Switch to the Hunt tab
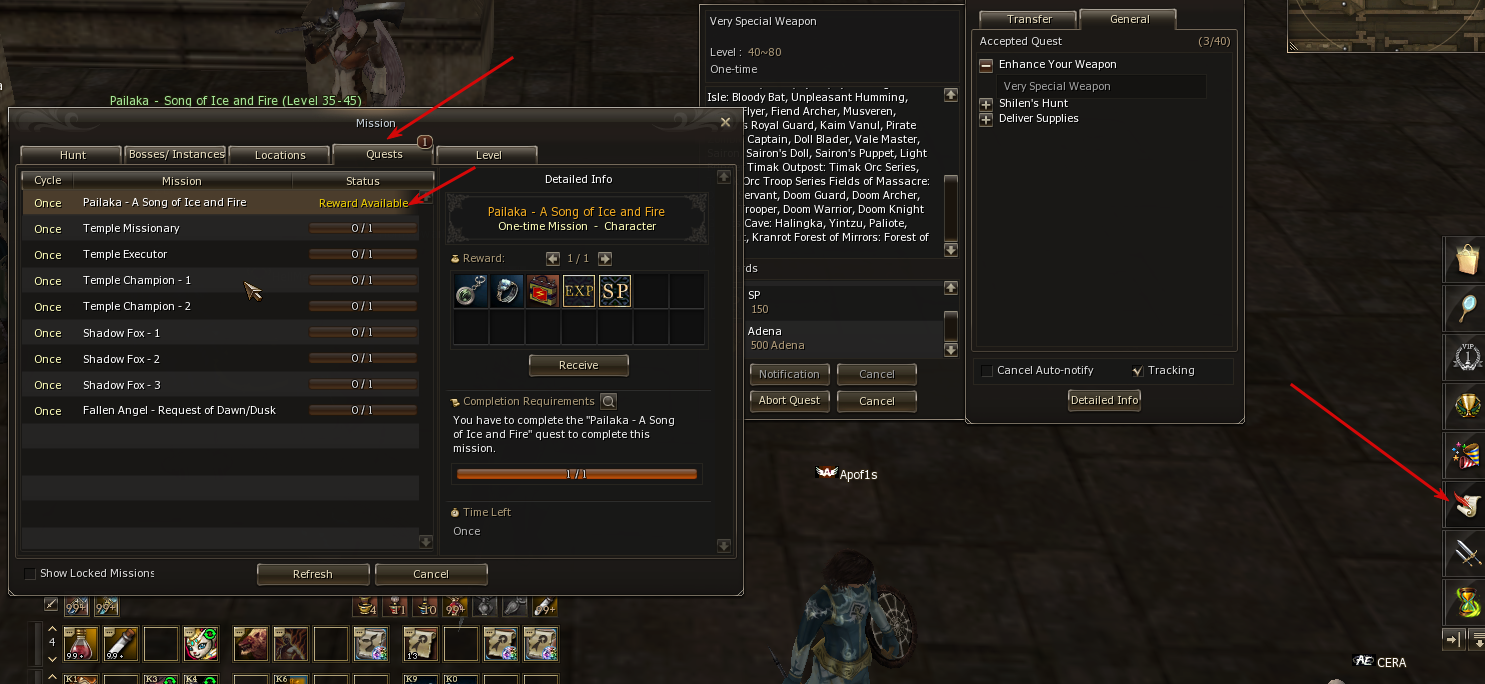Image resolution: width=1485 pixels, height=684 pixels. pyautogui.click(x=73, y=155)
